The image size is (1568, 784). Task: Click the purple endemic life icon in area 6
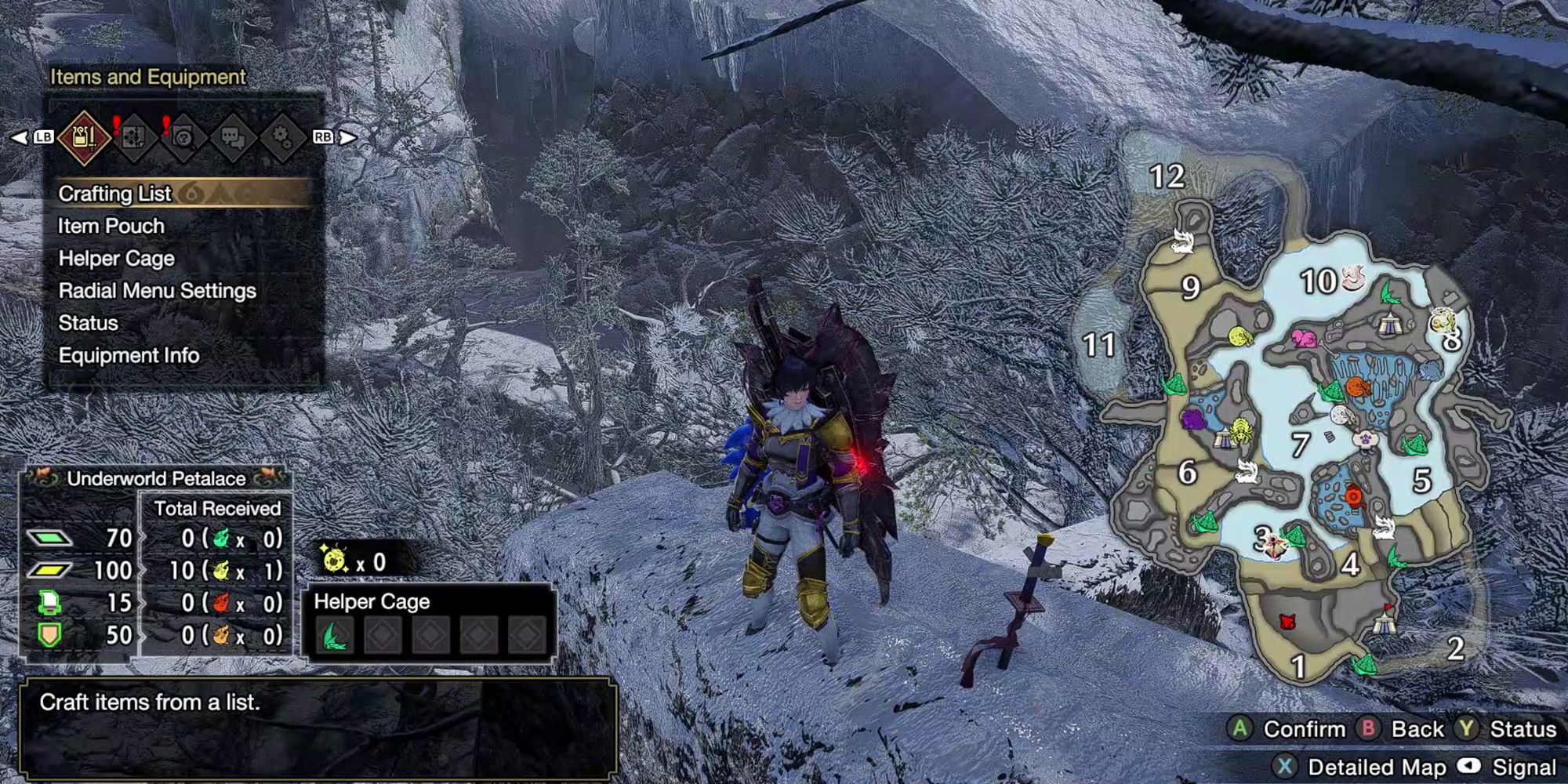tap(1194, 419)
